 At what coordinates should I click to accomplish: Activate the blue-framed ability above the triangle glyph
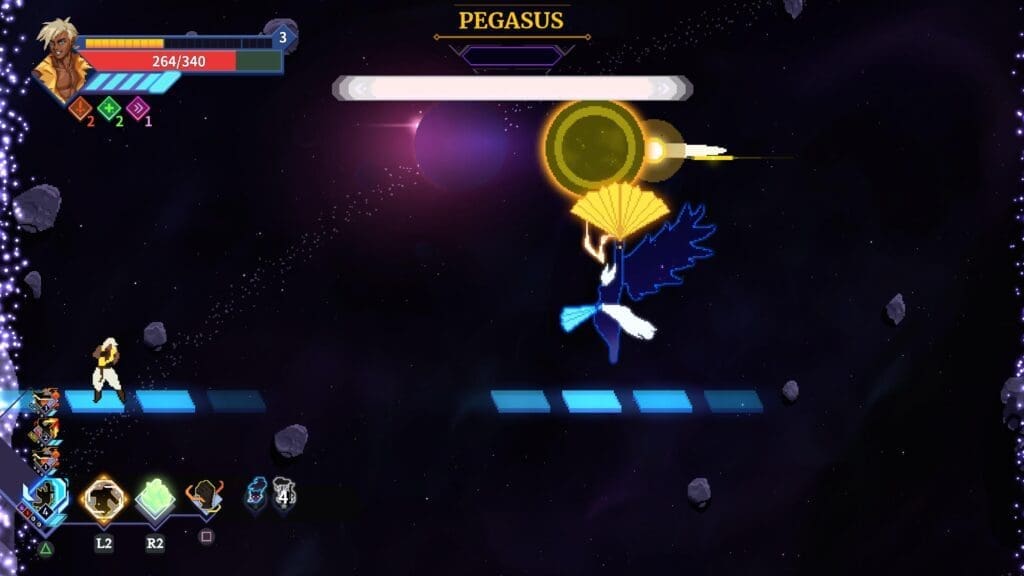tap(46, 500)
